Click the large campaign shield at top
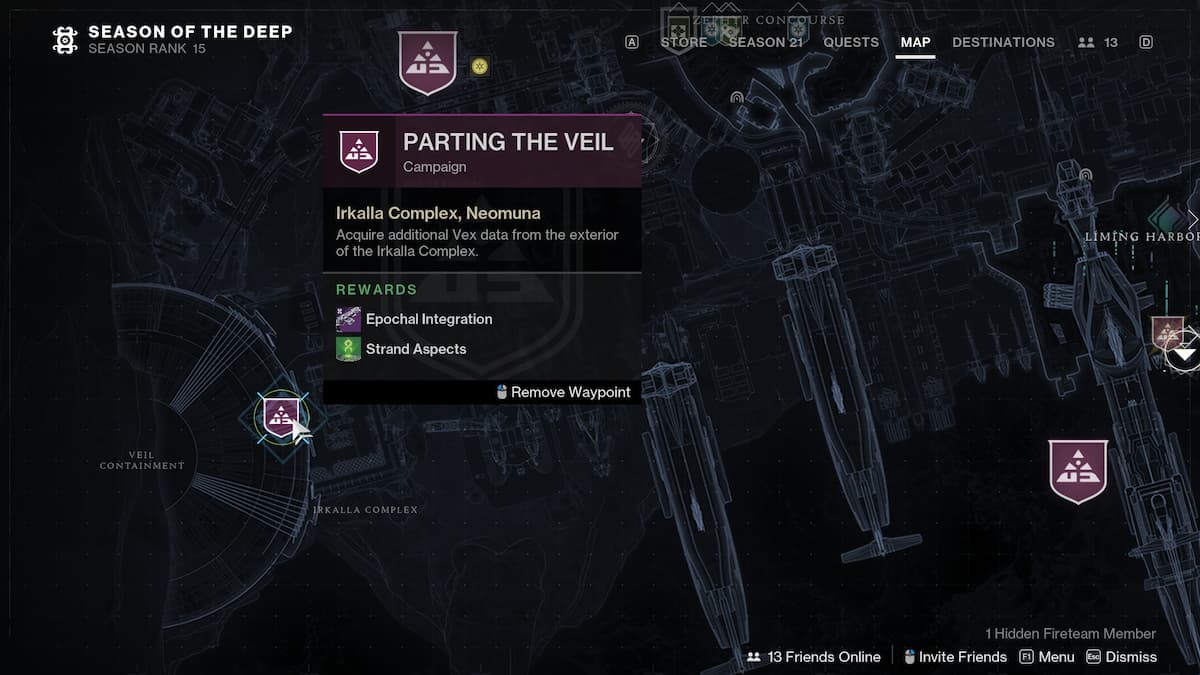Image resolution: width=1200 pixels, height=675 pixels. click(427, 62)
